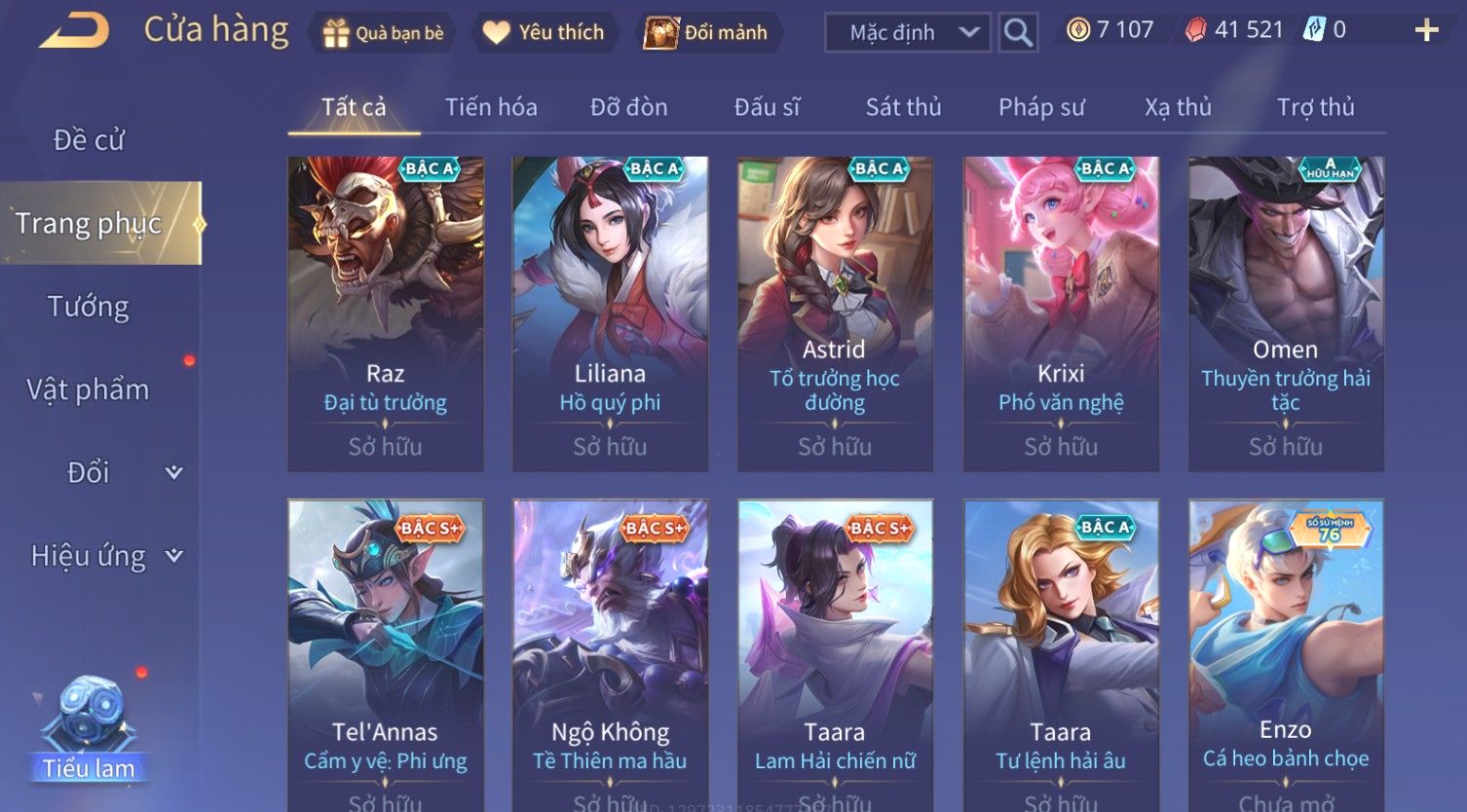1467x812 pixels.
Task: Open the Yêu thích favorites list
Action: click(544, 33)
